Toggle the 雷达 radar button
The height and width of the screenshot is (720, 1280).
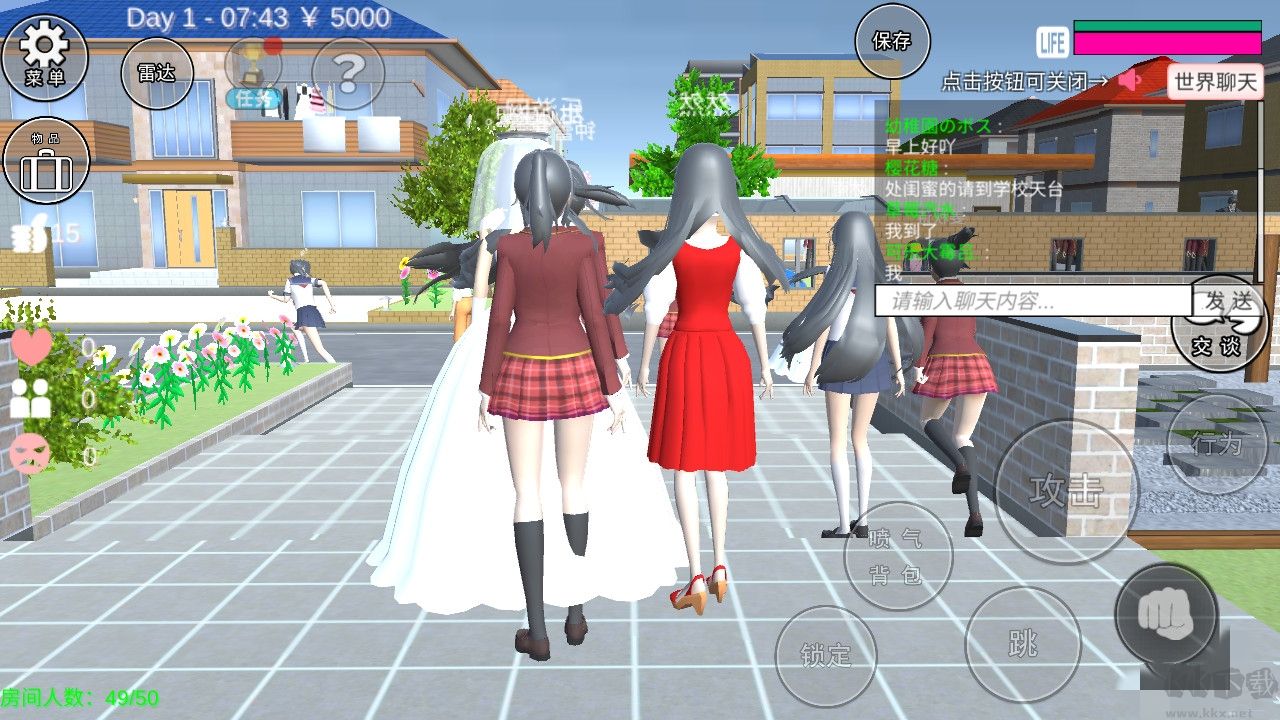tap(157, 72)
